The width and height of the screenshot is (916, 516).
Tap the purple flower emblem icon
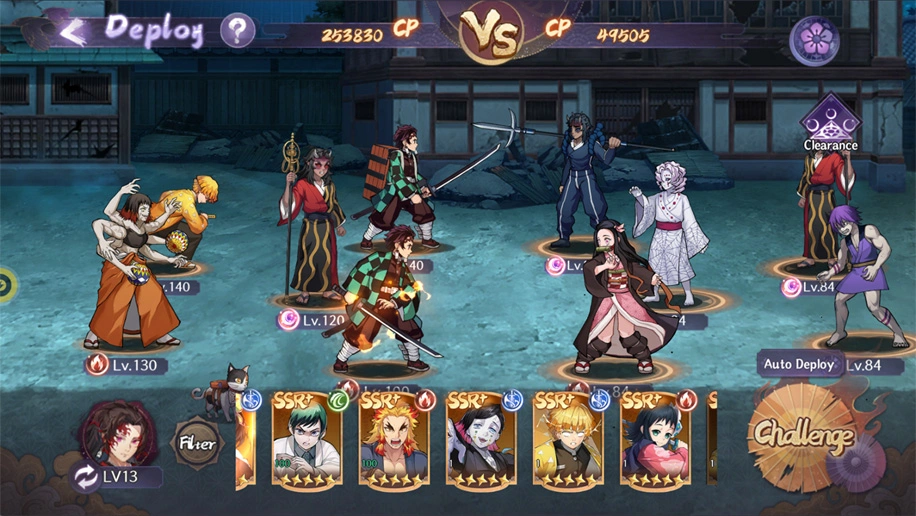point(814,41)
